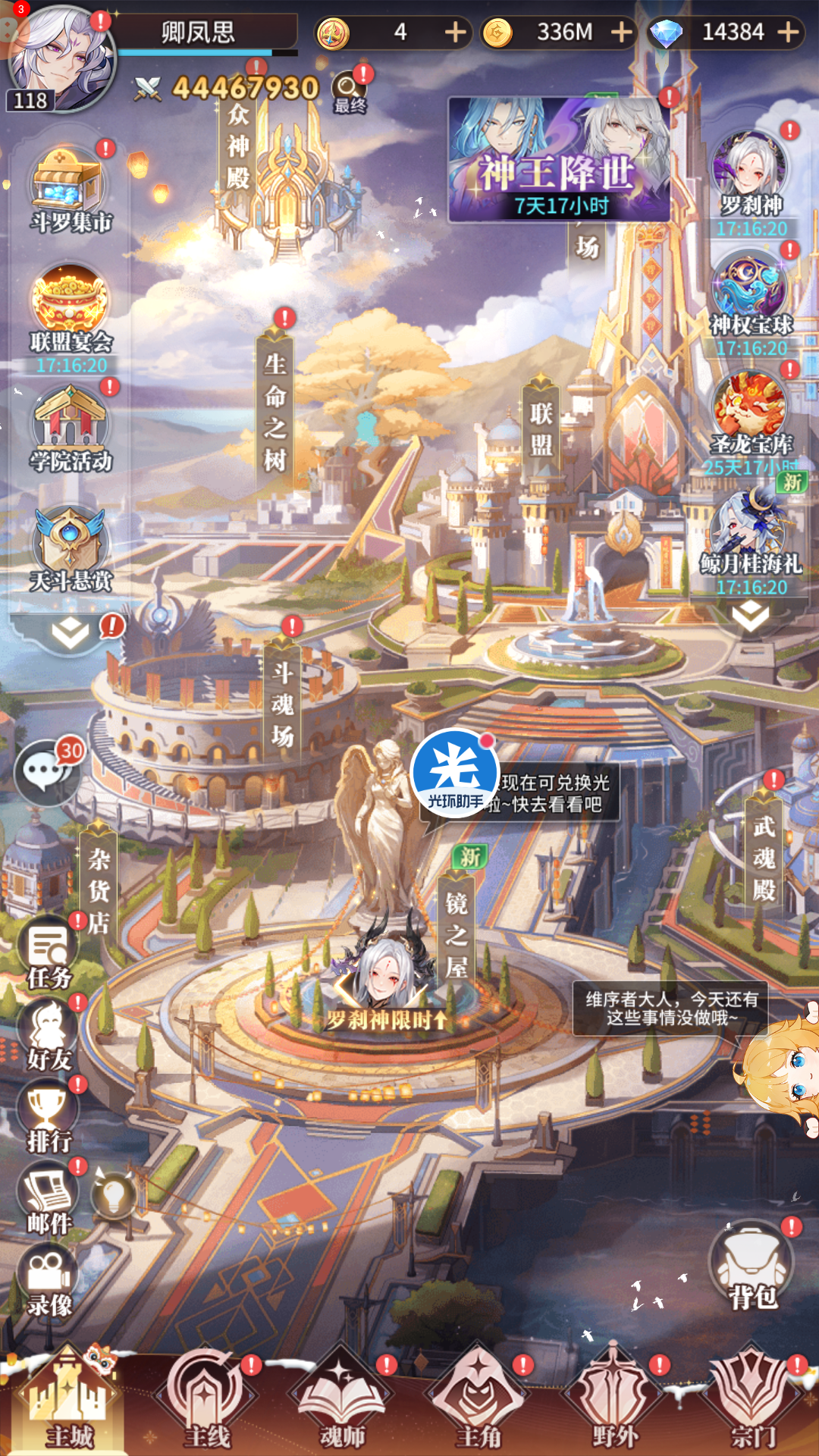Add more diamonds with the plus button

point(789,33)
